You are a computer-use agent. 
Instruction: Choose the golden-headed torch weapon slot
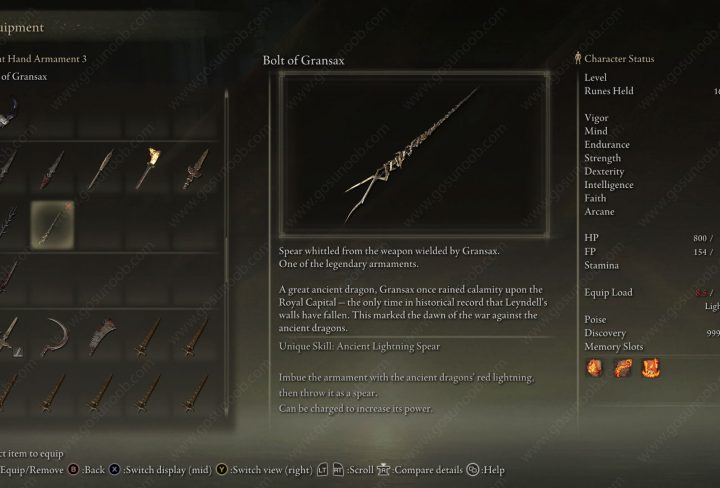150,170
